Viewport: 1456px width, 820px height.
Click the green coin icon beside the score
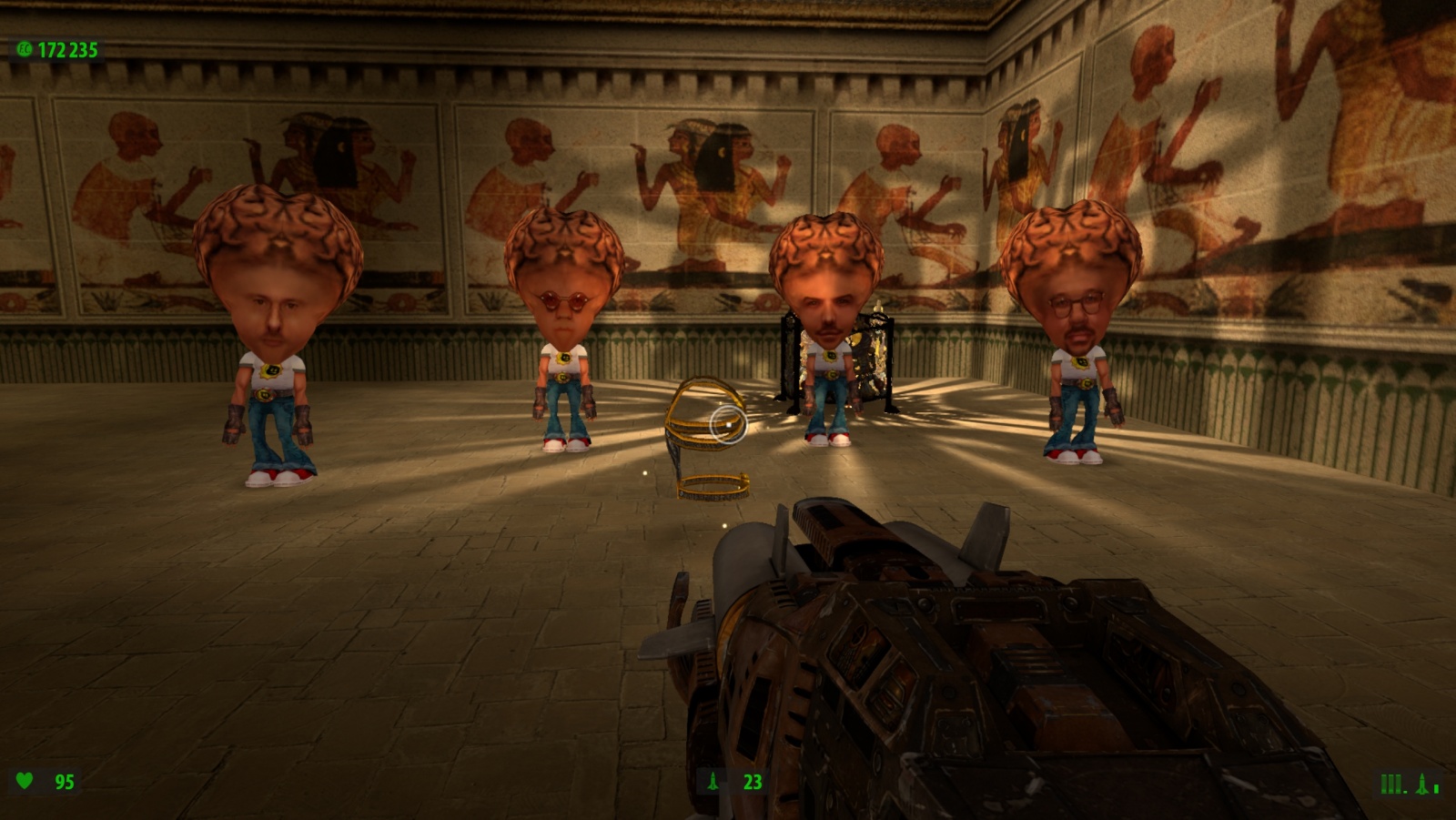coord(25,49)
